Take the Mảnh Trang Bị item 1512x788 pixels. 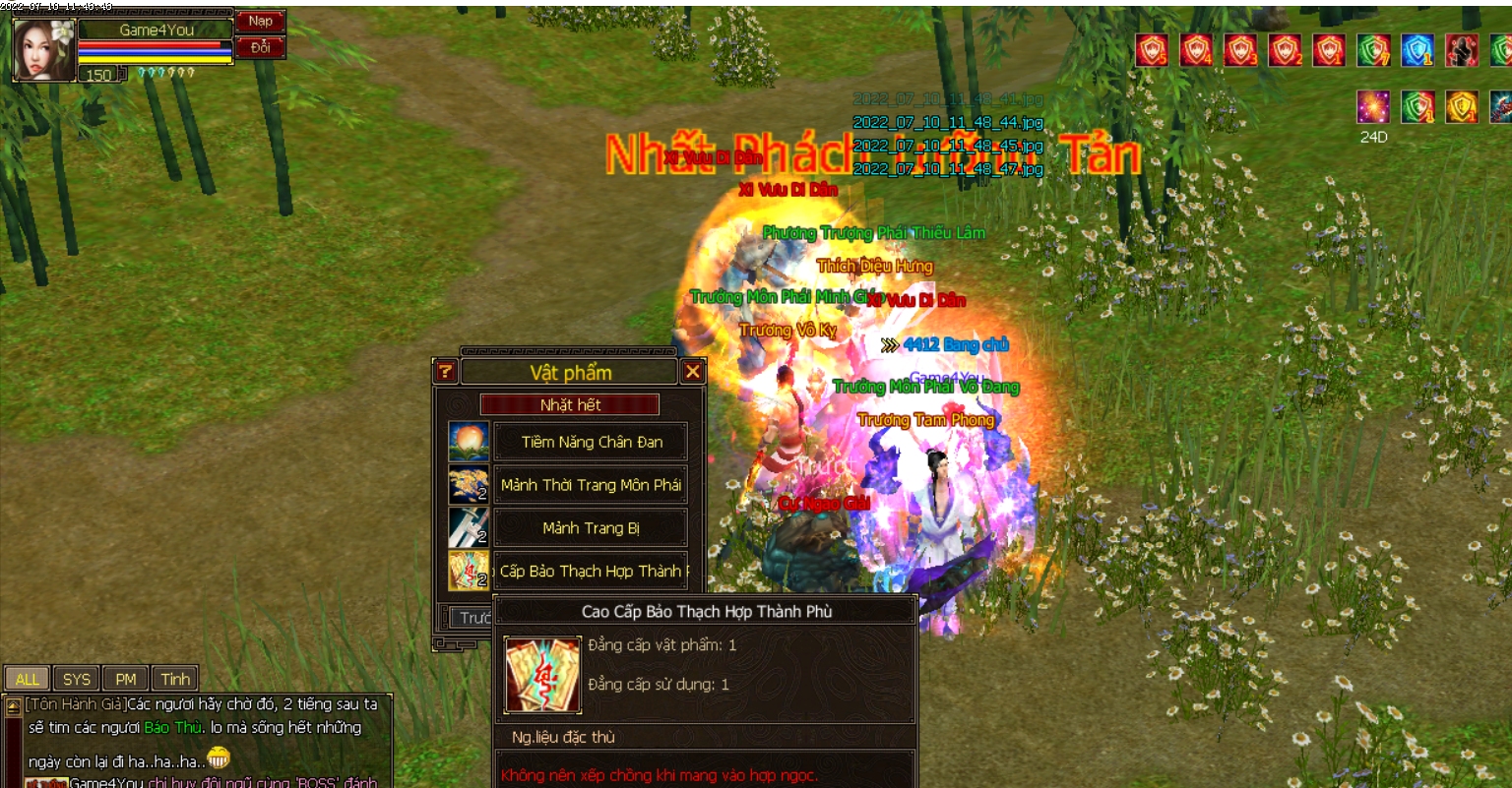[591, 528]
